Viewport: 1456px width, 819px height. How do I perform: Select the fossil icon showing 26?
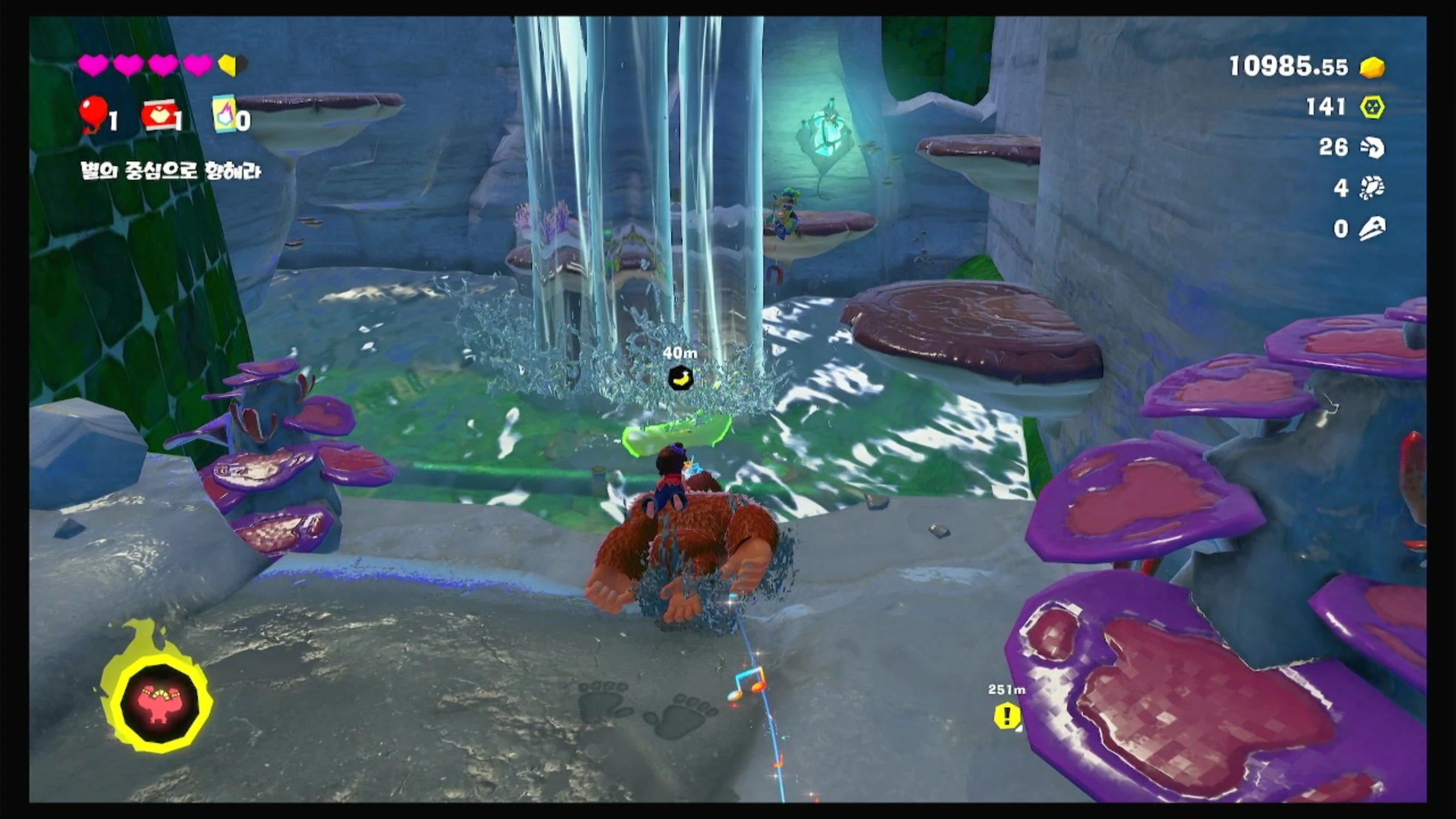[1372, 148]
